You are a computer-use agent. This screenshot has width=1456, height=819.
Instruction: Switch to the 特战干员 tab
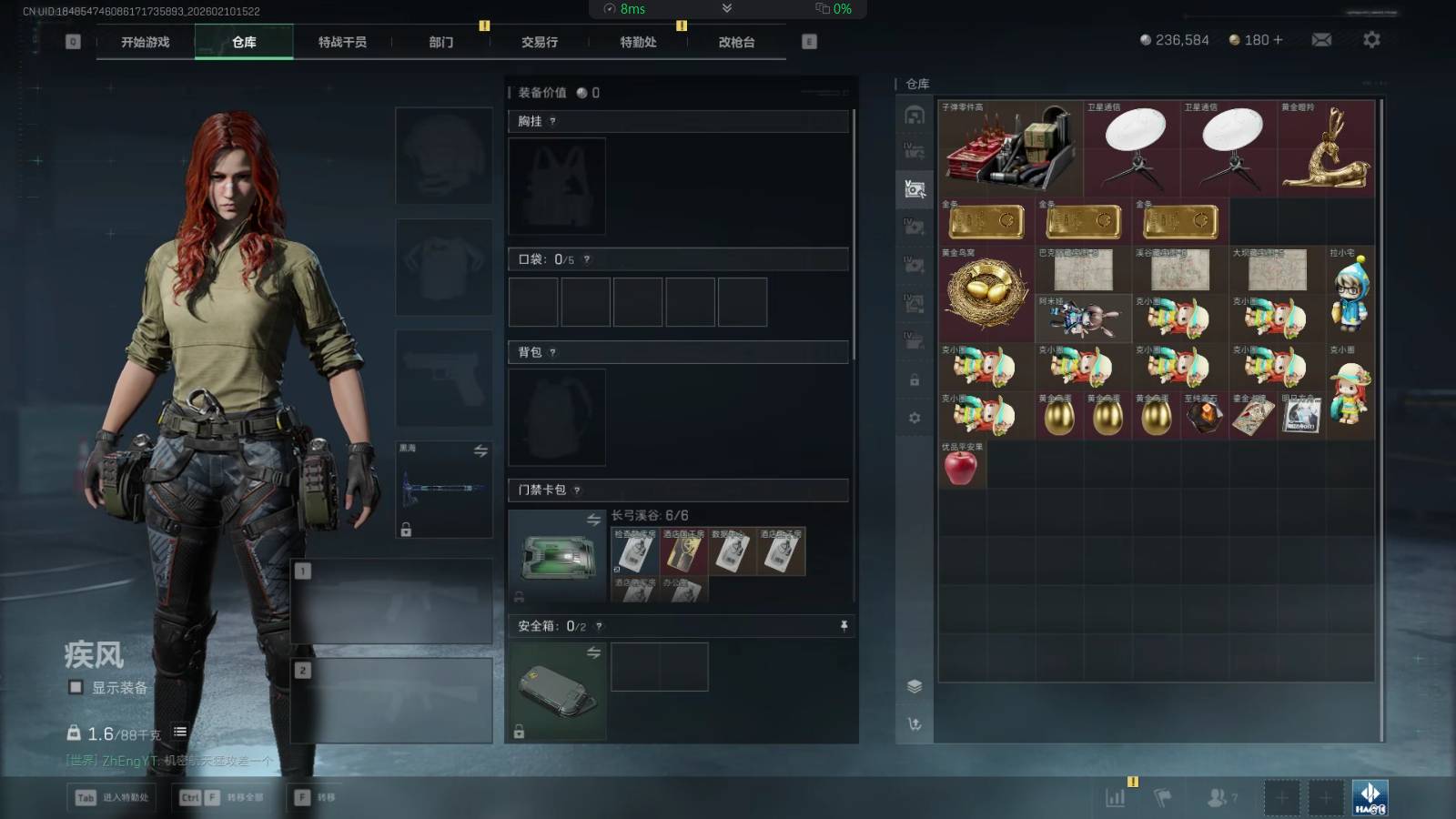pyautogui.click(x=342, y=42)
